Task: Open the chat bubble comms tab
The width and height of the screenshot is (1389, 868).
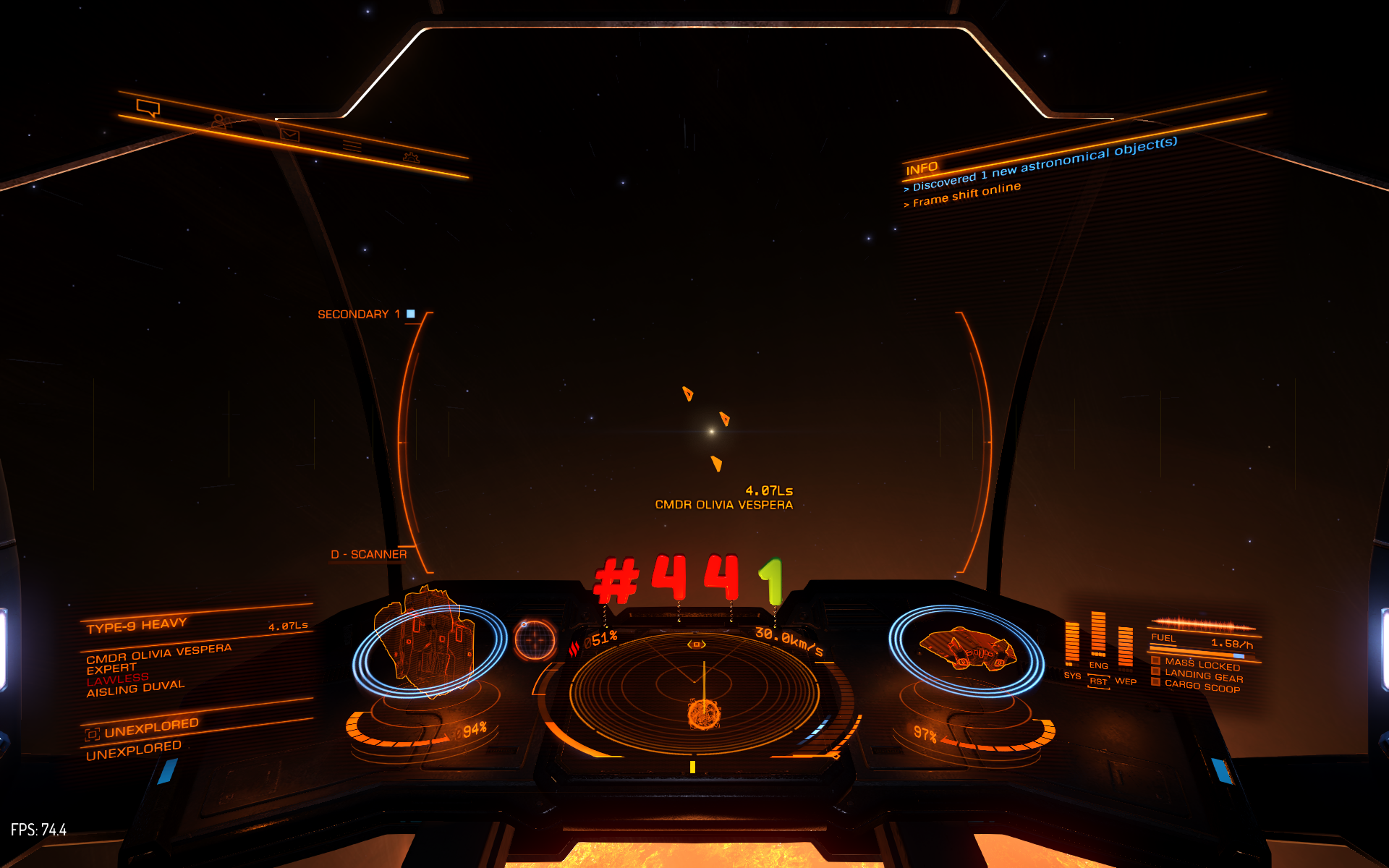Action: tap(148, 109)
